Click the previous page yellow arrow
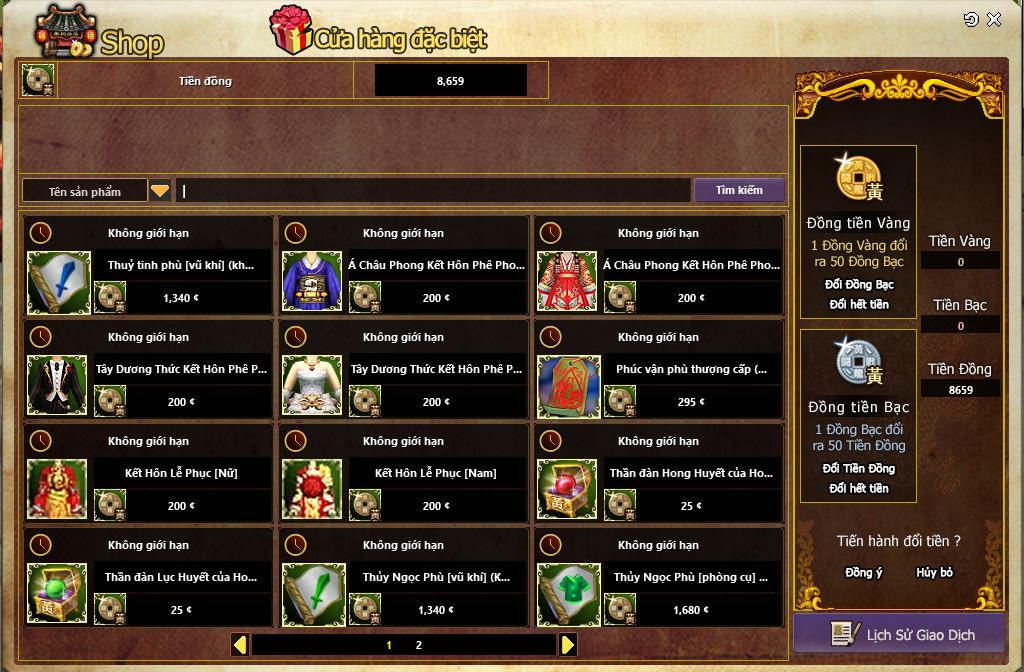Viewport: 1024px width, 672px height. (x=240, y=645)
